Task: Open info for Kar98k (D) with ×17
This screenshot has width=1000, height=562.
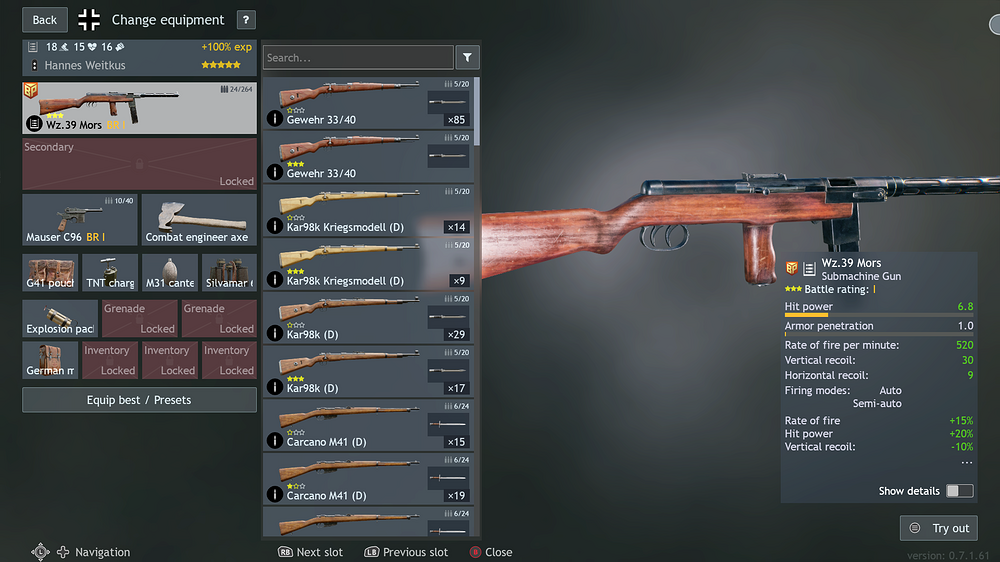Action: (275, 387)
